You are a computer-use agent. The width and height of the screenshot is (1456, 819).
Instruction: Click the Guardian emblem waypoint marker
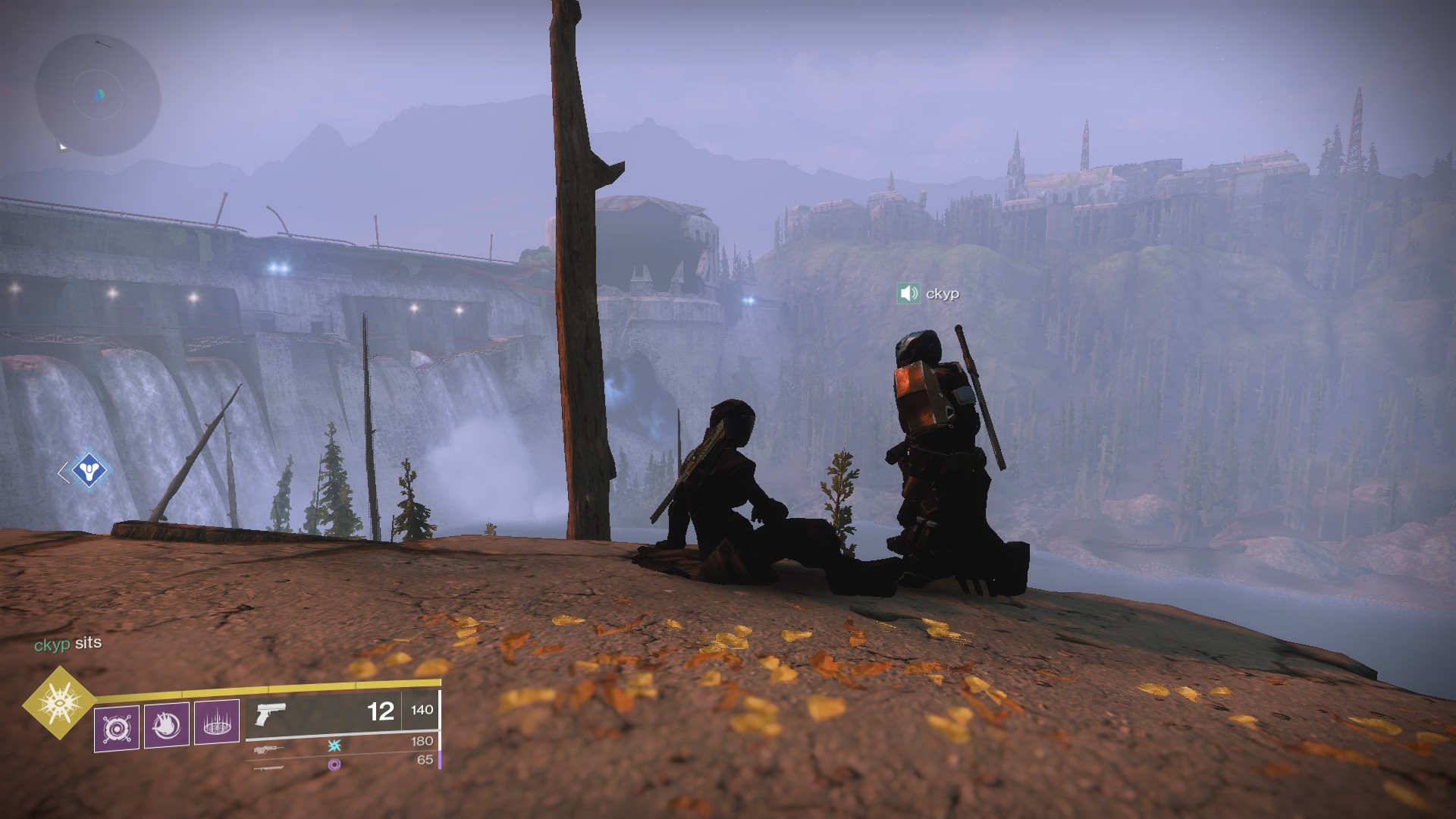point(89,472)
